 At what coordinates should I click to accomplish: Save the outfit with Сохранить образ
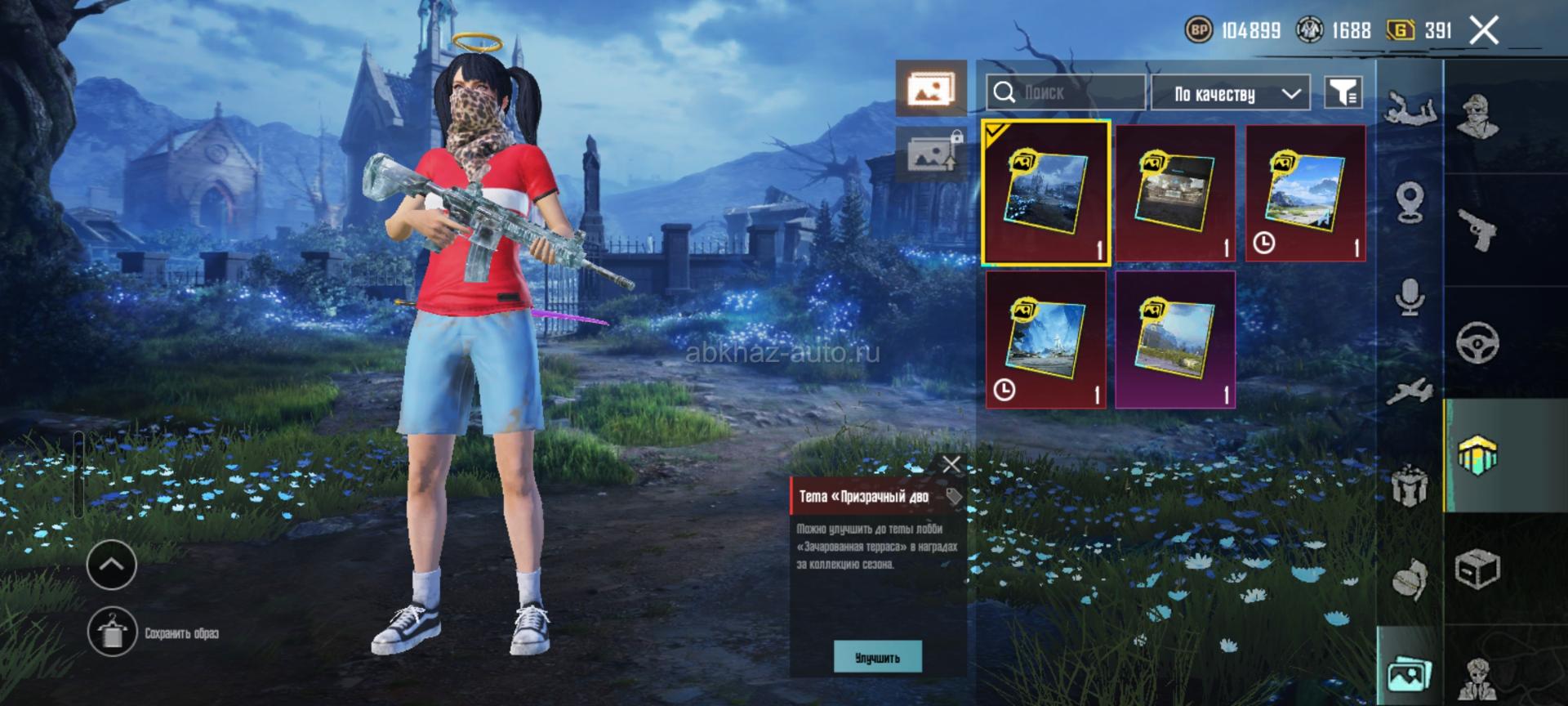coord(112,632)
